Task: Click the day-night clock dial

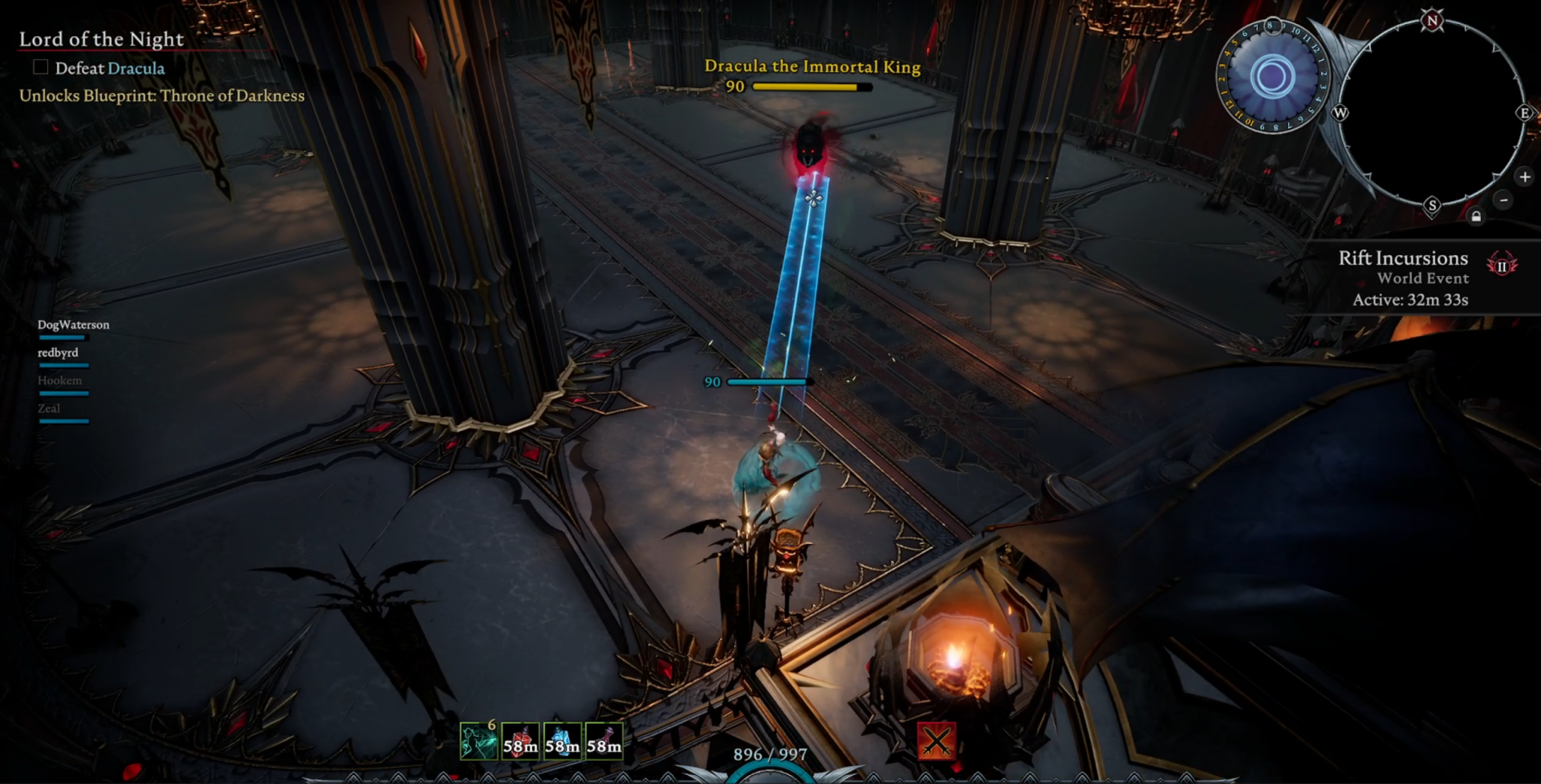Action: point(1272,75)
